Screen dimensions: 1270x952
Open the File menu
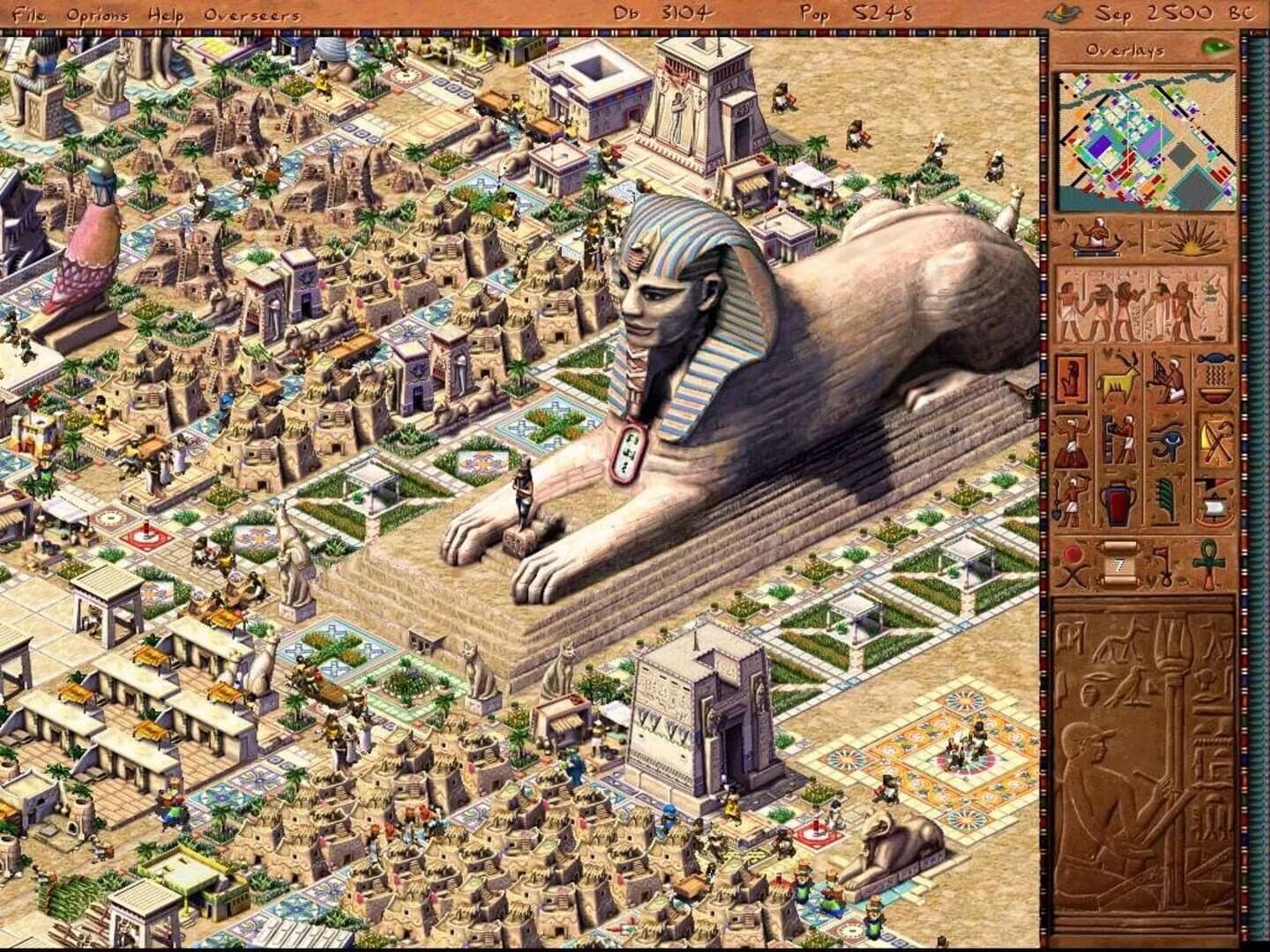tap(28, 14)
